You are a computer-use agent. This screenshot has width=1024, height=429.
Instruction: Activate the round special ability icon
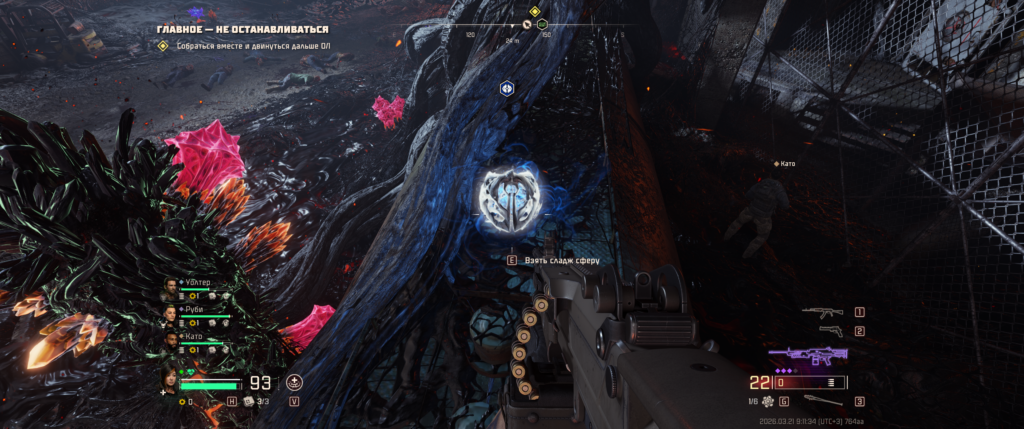(x=294, y=382)
